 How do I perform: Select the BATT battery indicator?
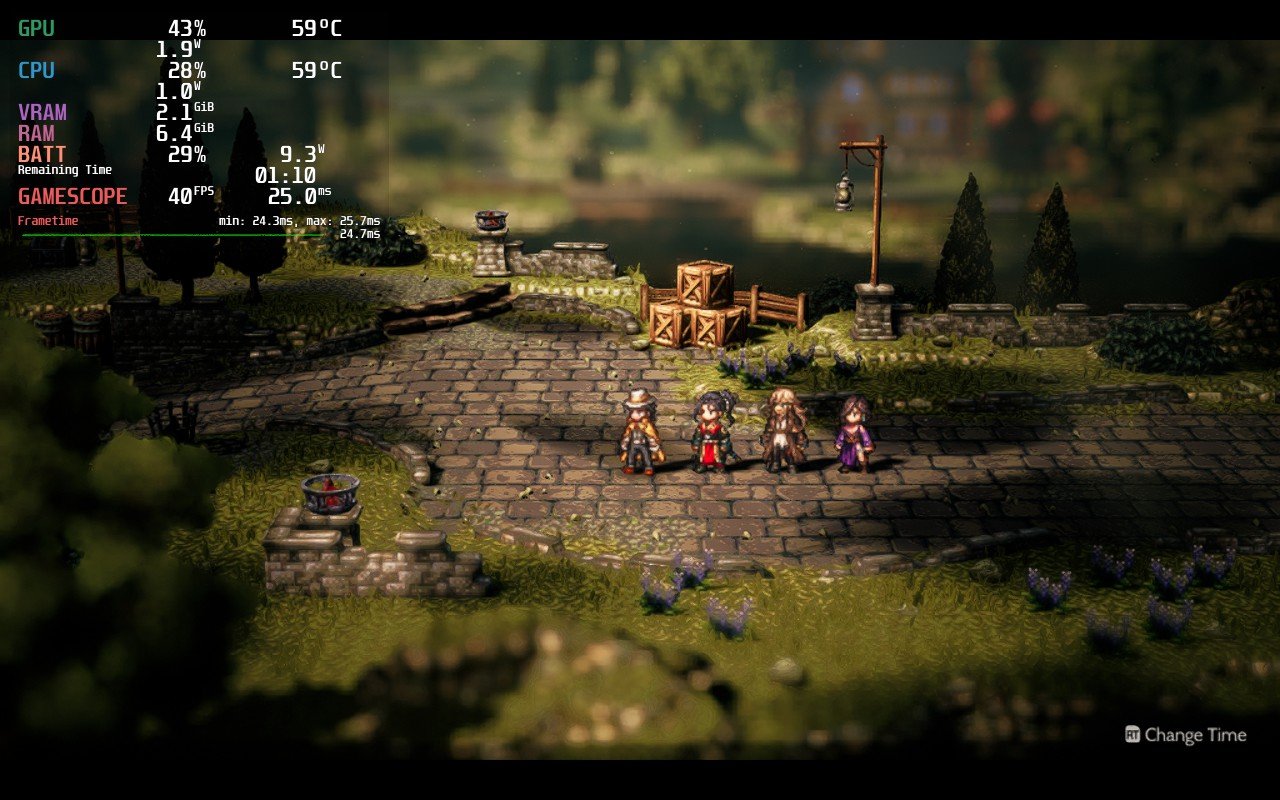point(40,154)
